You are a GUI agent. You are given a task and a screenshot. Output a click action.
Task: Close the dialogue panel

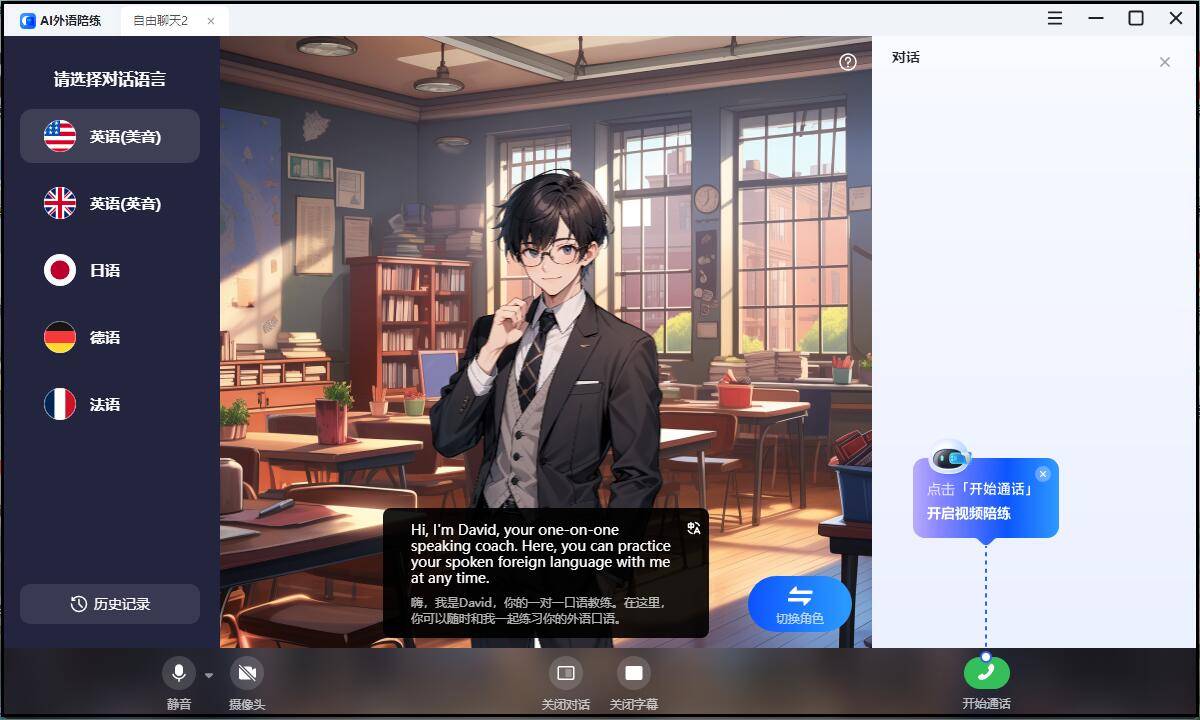(1164, 62)
